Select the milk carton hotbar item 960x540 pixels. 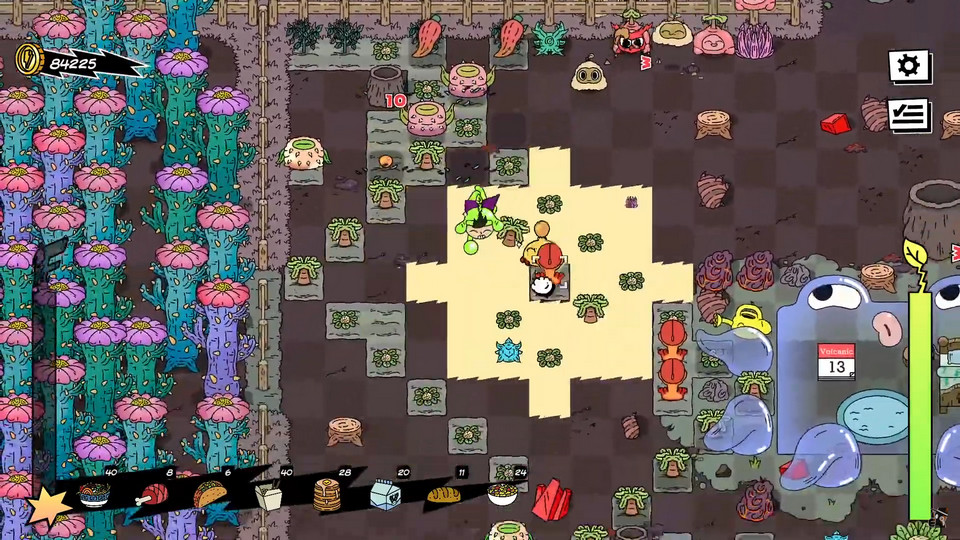point(385,495)
